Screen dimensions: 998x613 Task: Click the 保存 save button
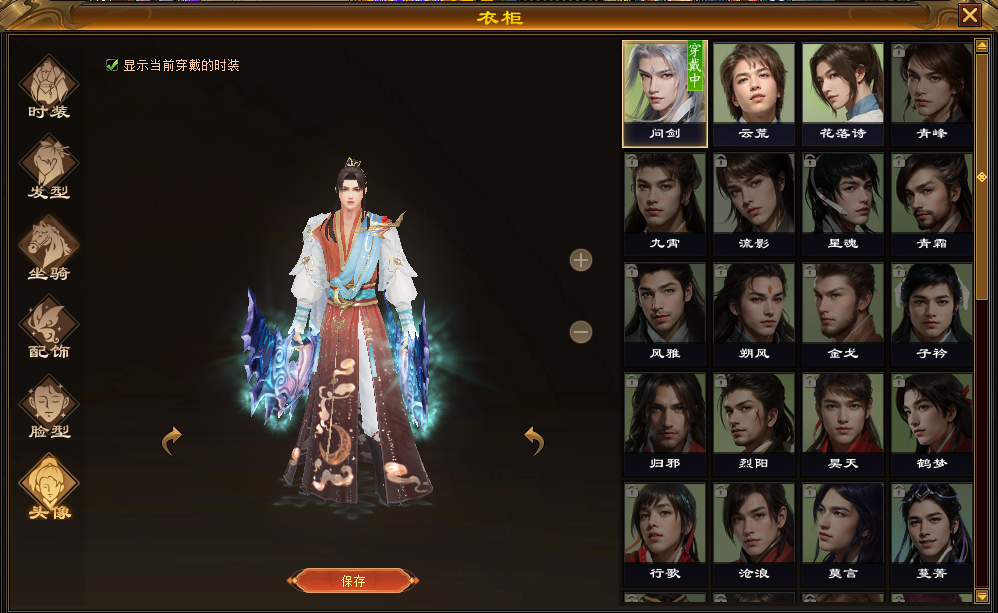[353, 581]
